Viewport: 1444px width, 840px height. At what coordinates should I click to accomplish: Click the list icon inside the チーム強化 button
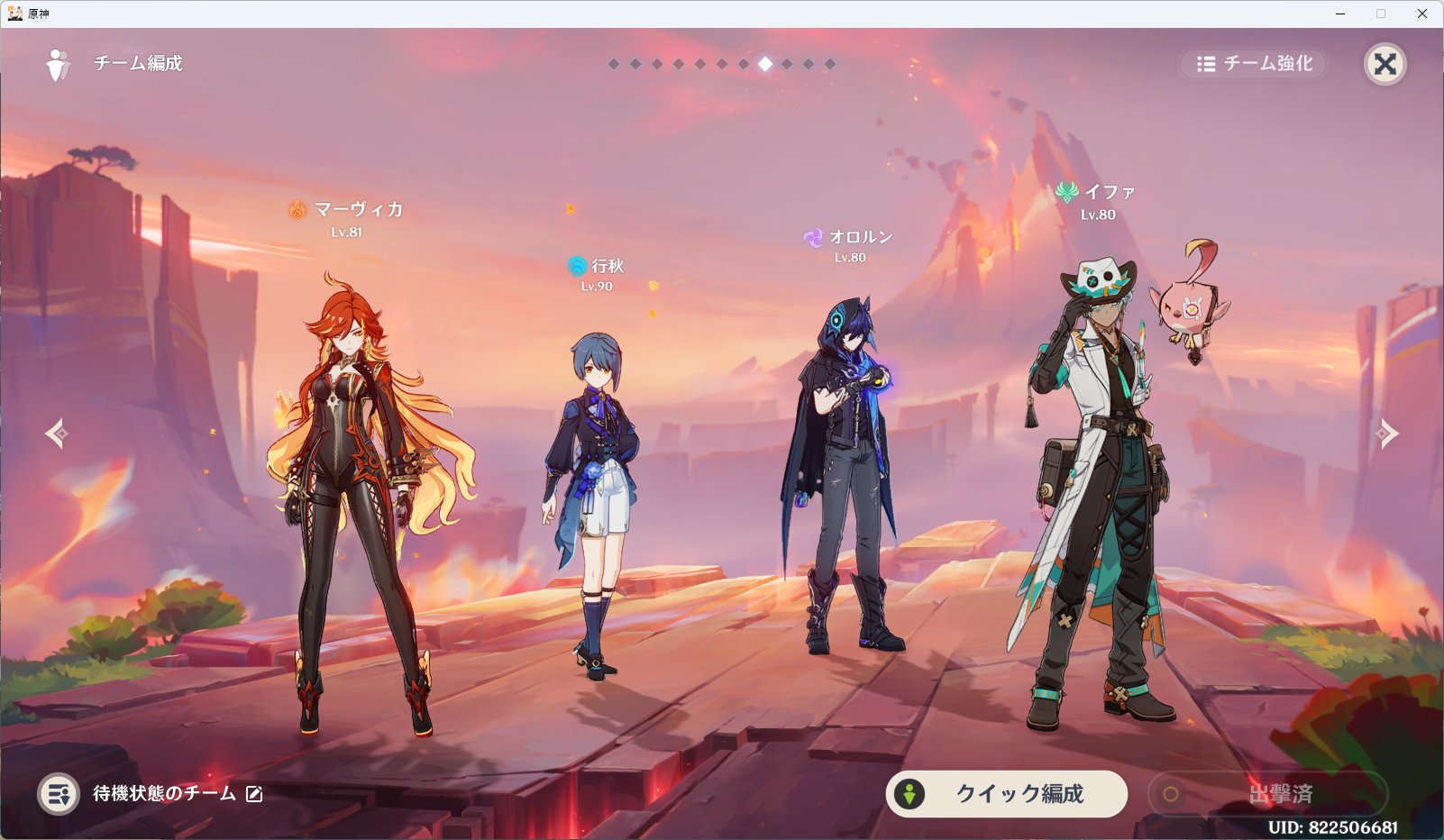[x=1205, y=64]
